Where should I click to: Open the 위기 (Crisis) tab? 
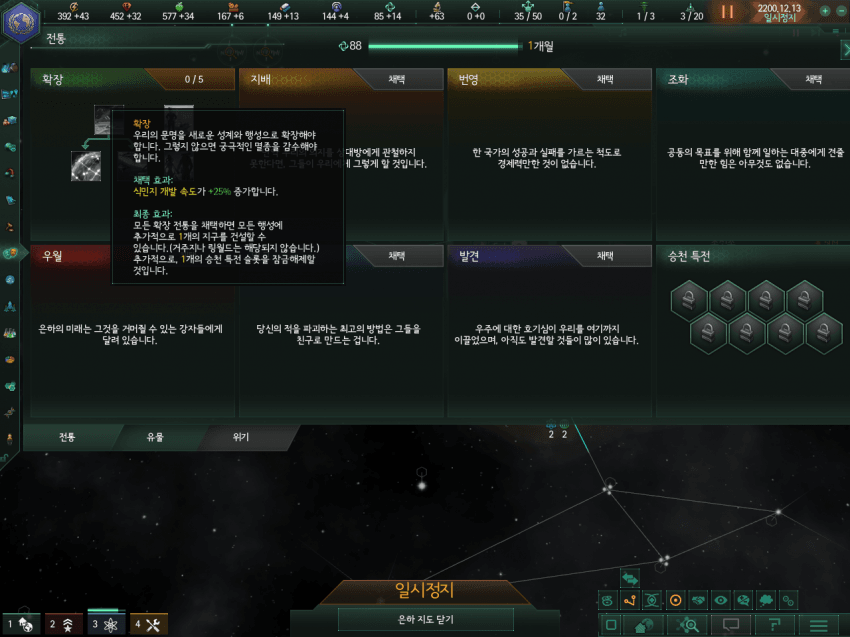tap(241, 437)
